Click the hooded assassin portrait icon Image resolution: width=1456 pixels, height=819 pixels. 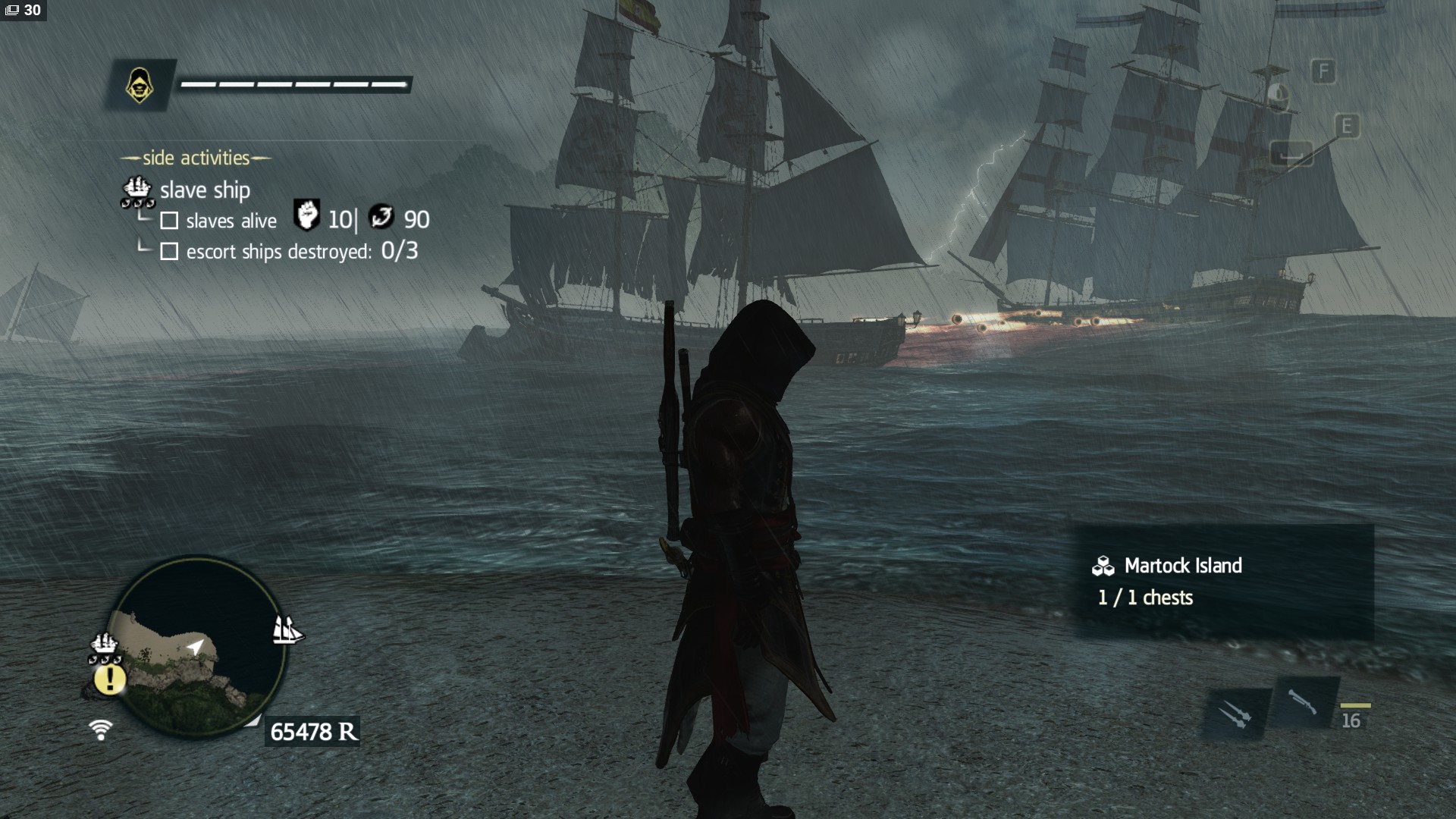pyautogui.click(x=139, y=83)
